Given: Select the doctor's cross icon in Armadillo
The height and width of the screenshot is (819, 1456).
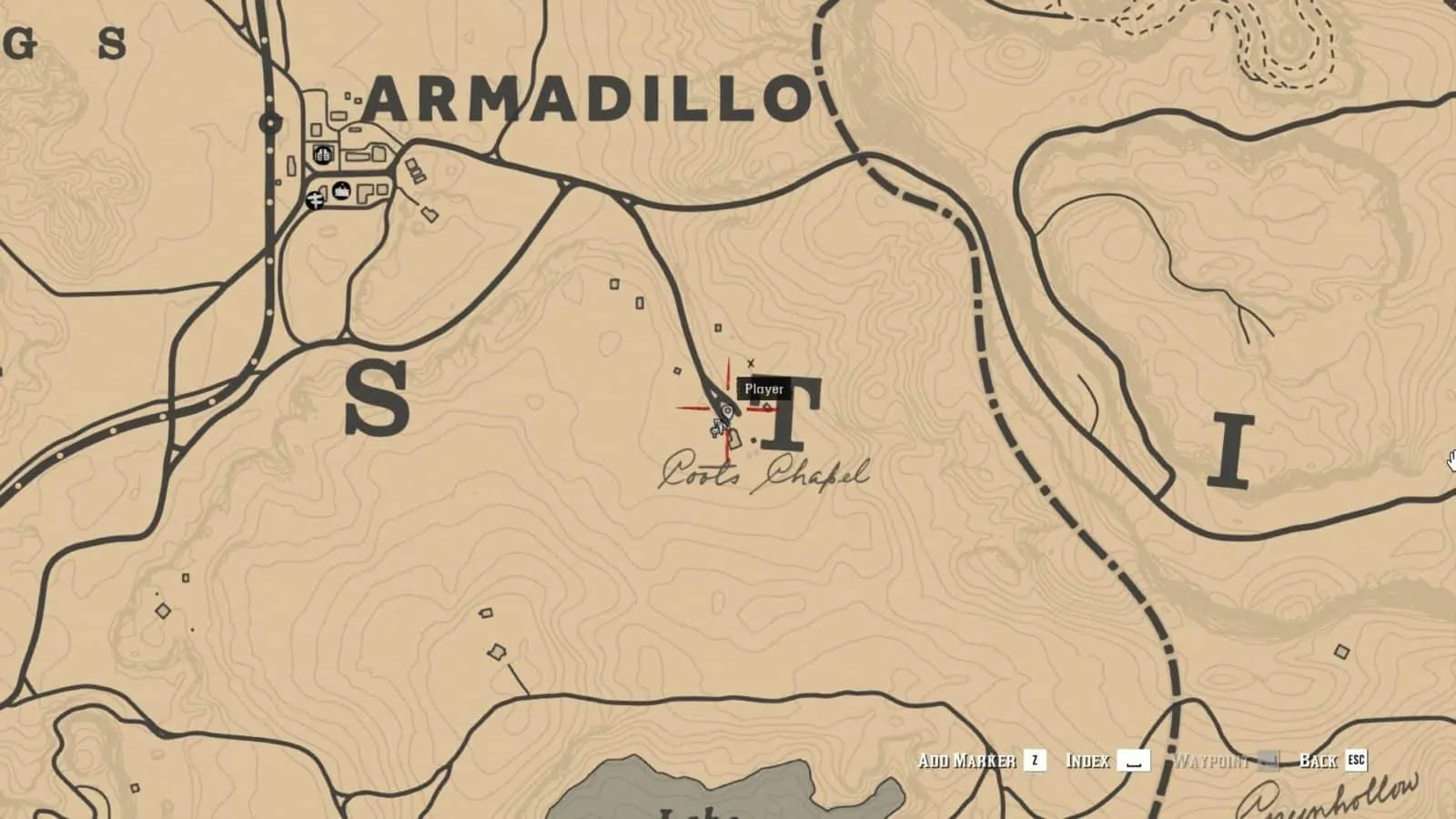Looking at the screenshot, I should (315, 200).
